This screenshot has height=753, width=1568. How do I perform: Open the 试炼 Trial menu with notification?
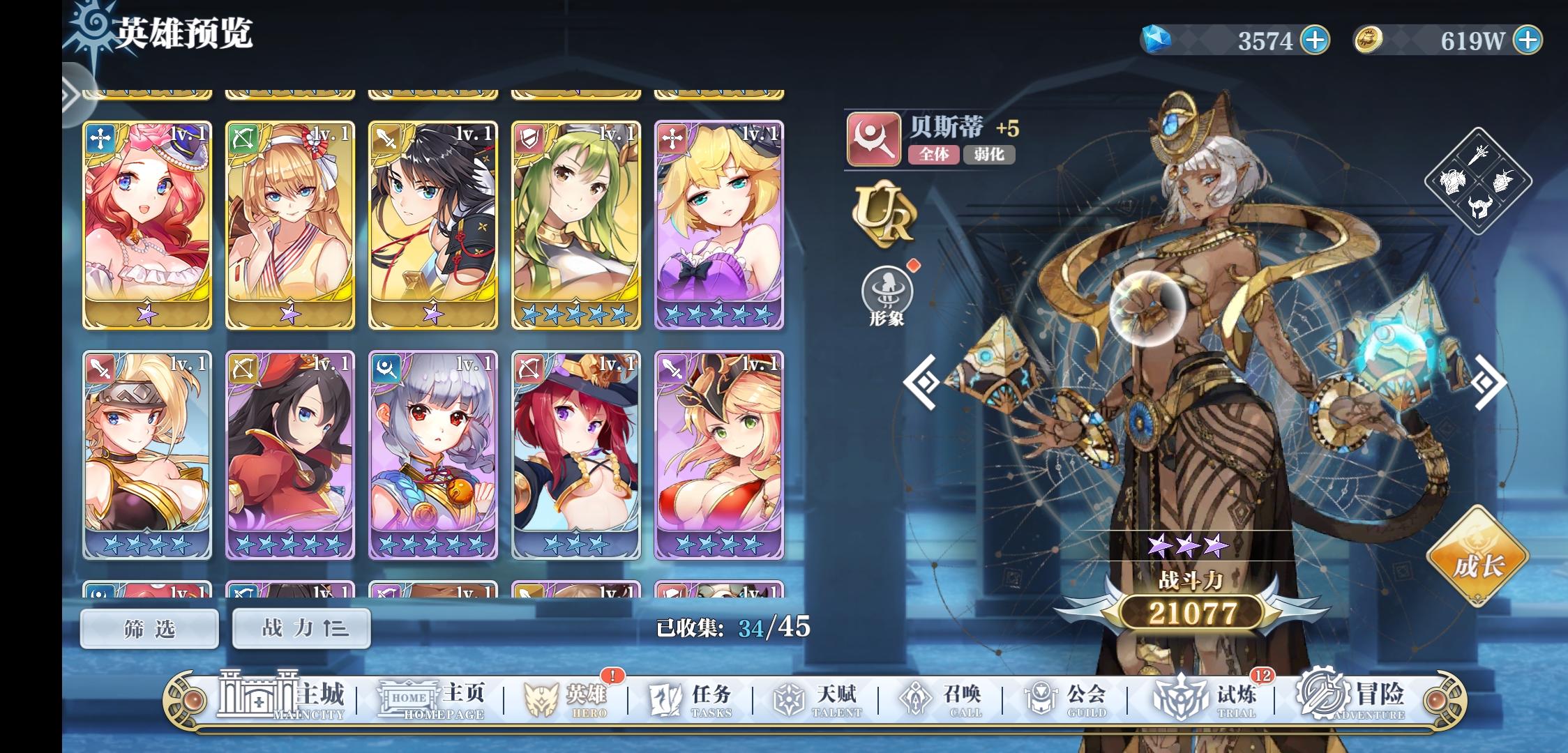coord(1235,697)
